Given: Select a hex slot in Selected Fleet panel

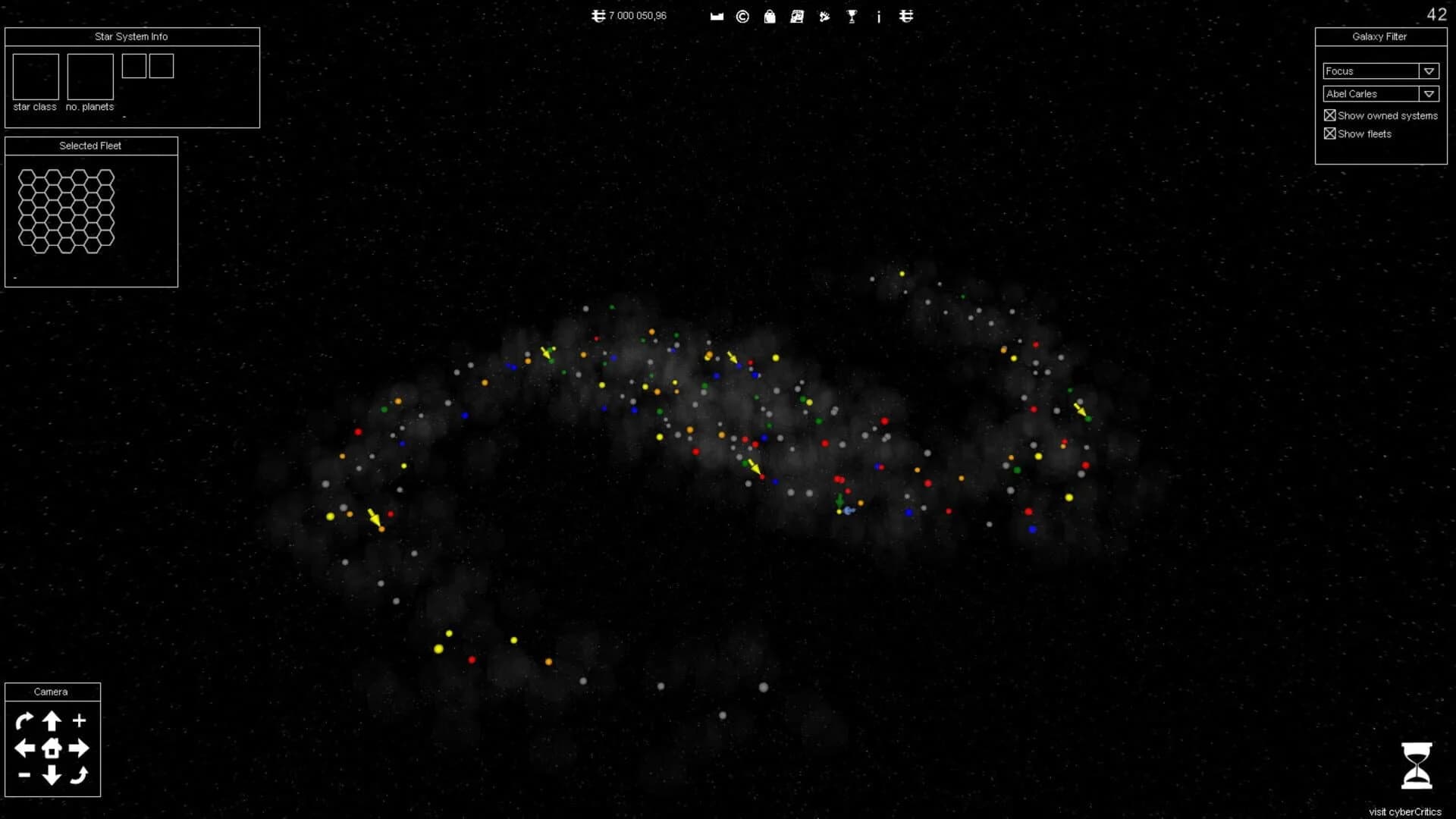Looking at the screenshot, I should click(x=66, y=212).
